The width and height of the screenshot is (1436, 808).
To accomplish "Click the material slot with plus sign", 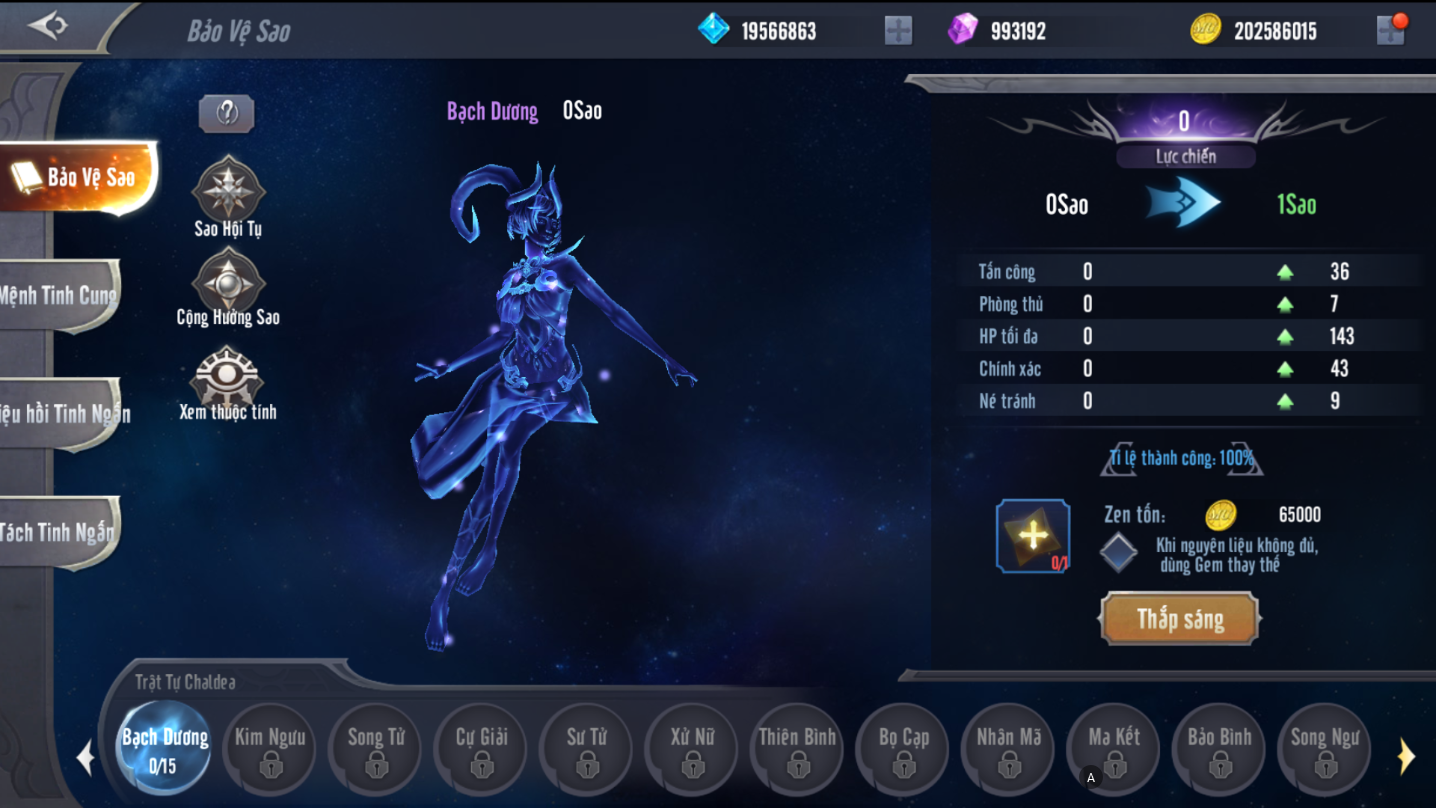I will point(1033,536).
